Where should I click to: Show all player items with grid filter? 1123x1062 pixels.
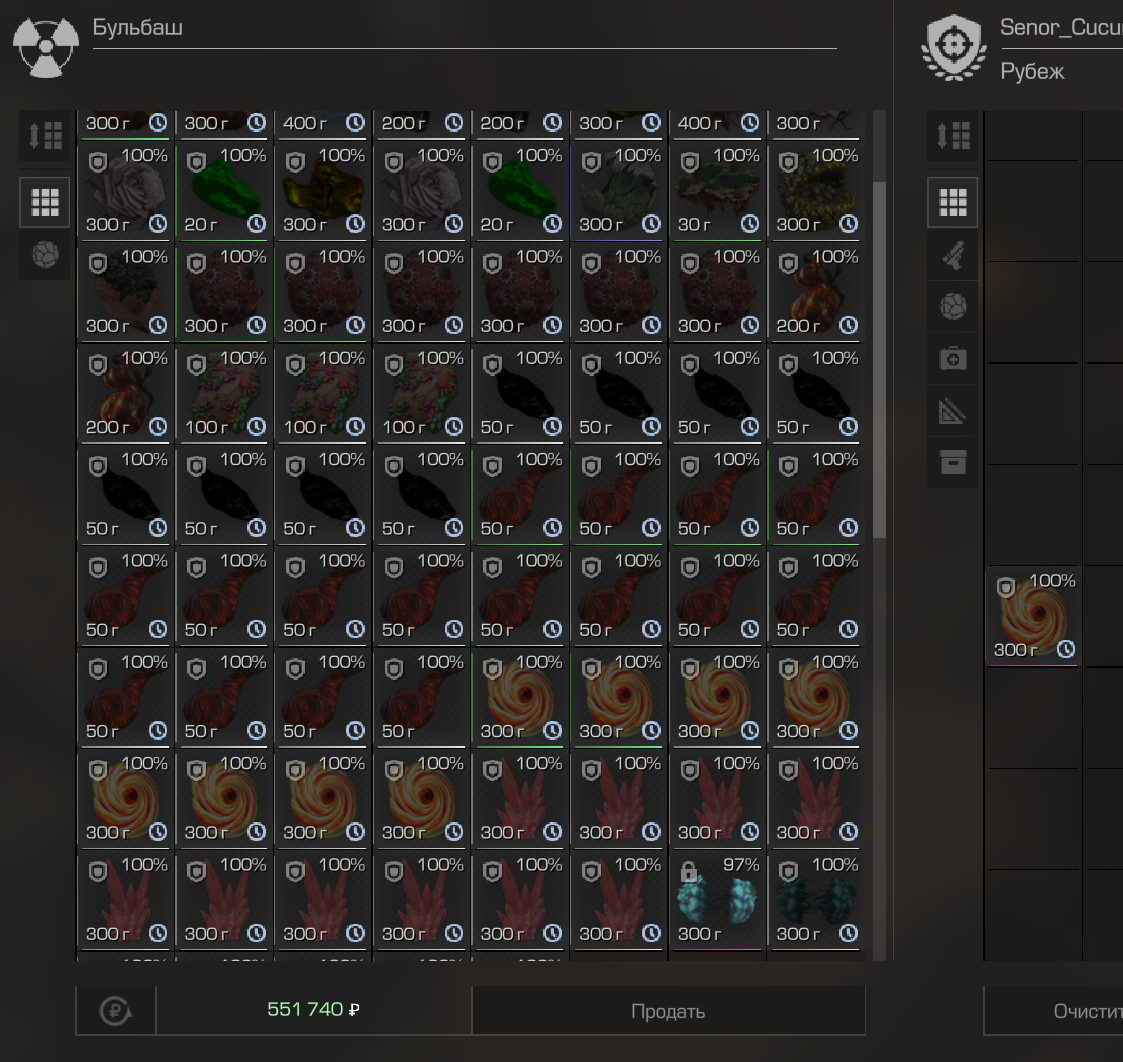tap(953, 203)
